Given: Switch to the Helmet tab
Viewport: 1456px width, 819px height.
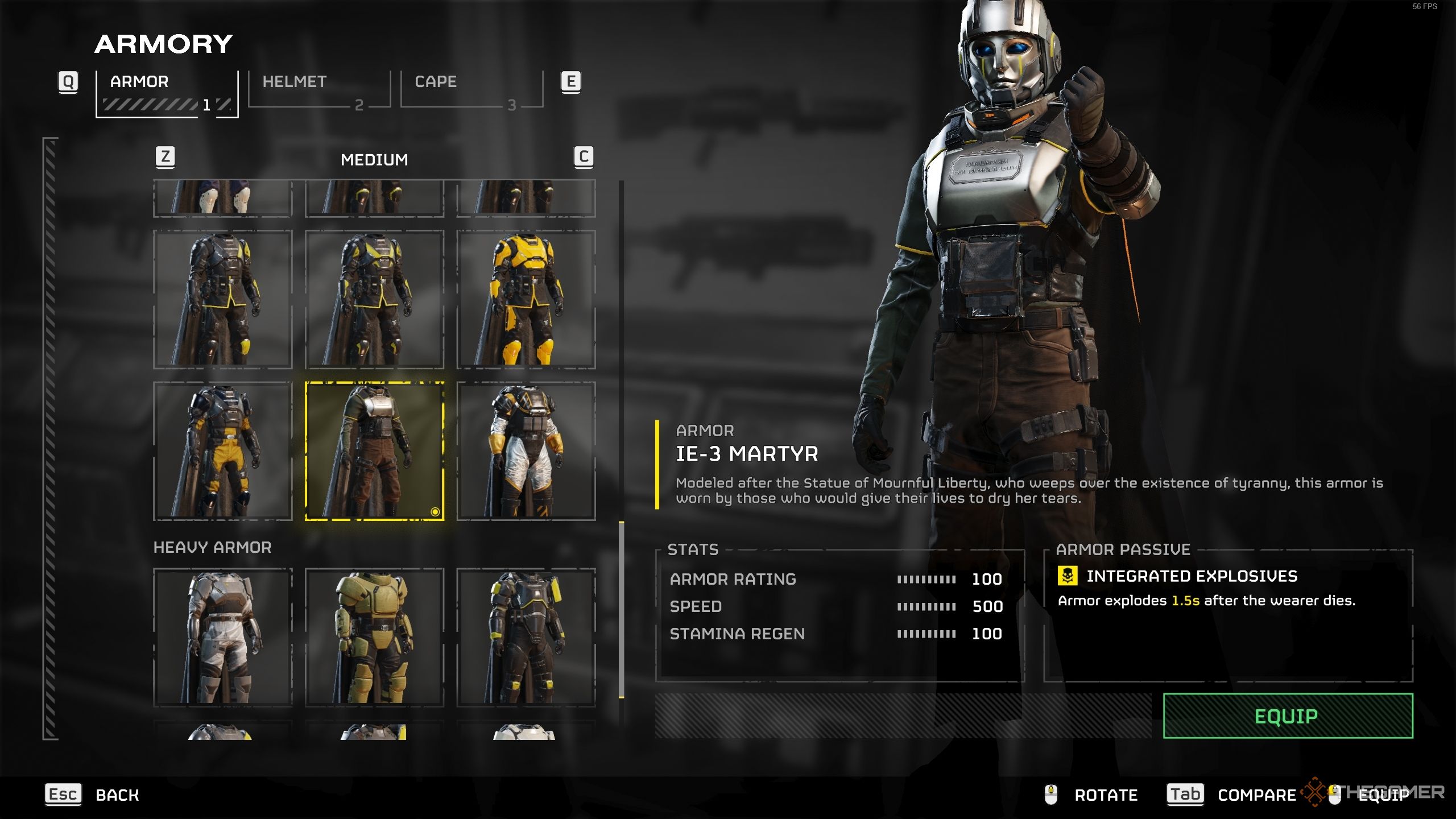Looking at the screenshot, I should 319,89.
